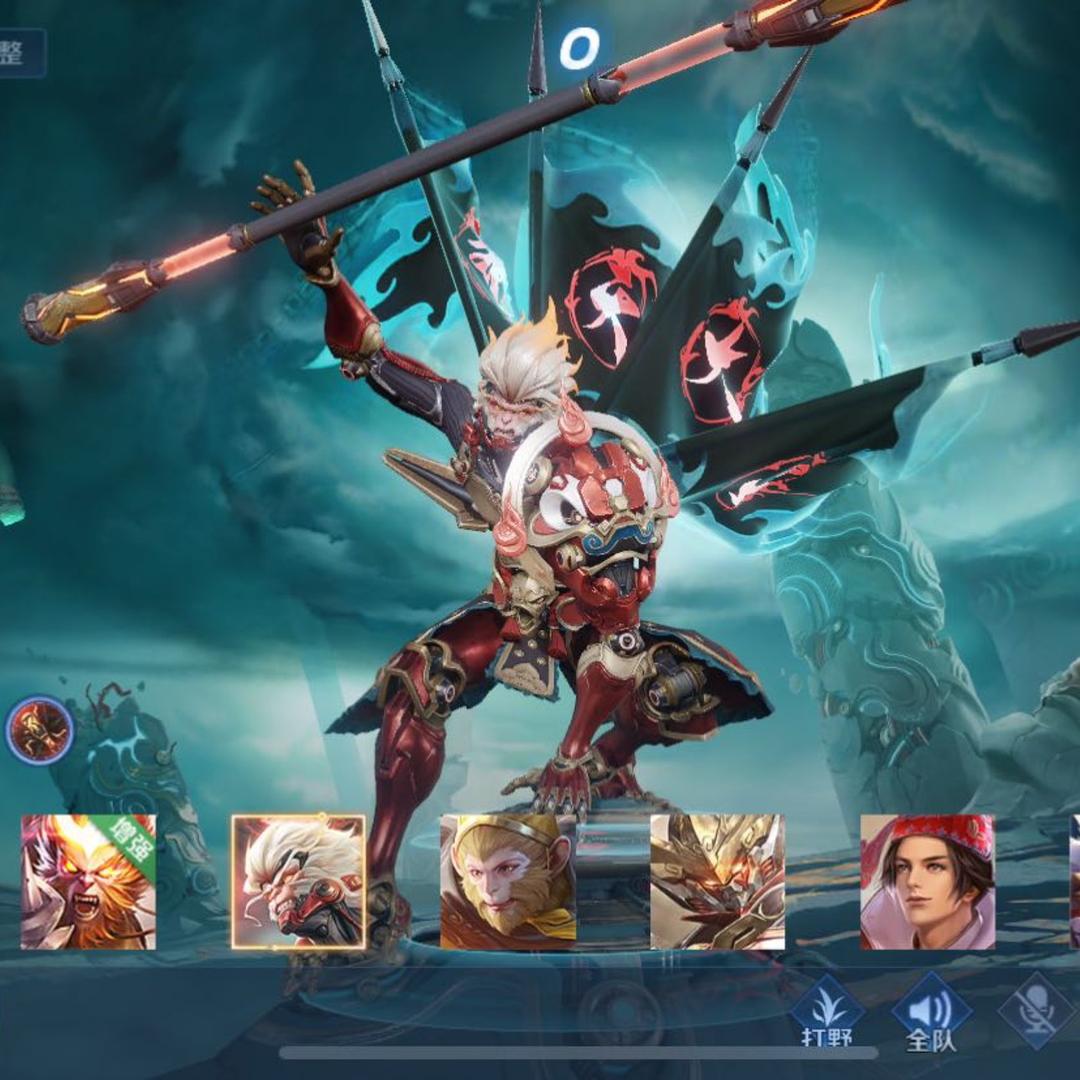Open the 打野 jungle role button
The height and width of the screenshot is (1080, 1080).
click(826, 1012)
